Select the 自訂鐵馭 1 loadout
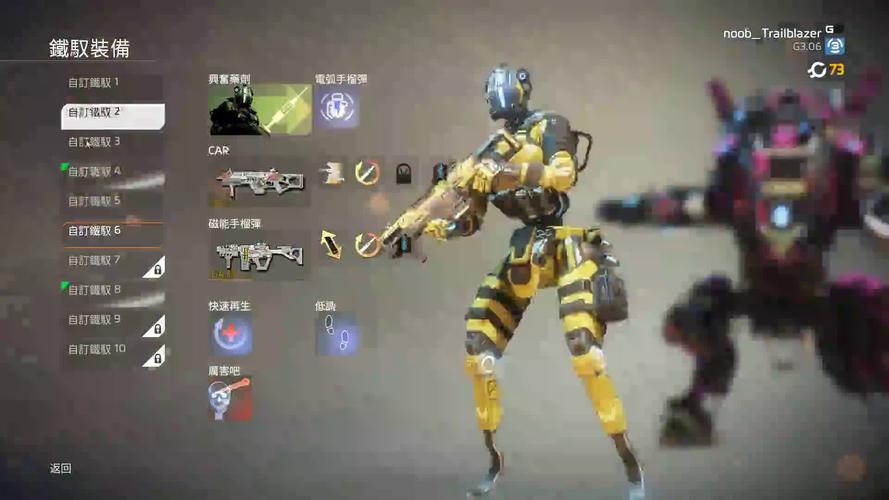 coord(112,83)
